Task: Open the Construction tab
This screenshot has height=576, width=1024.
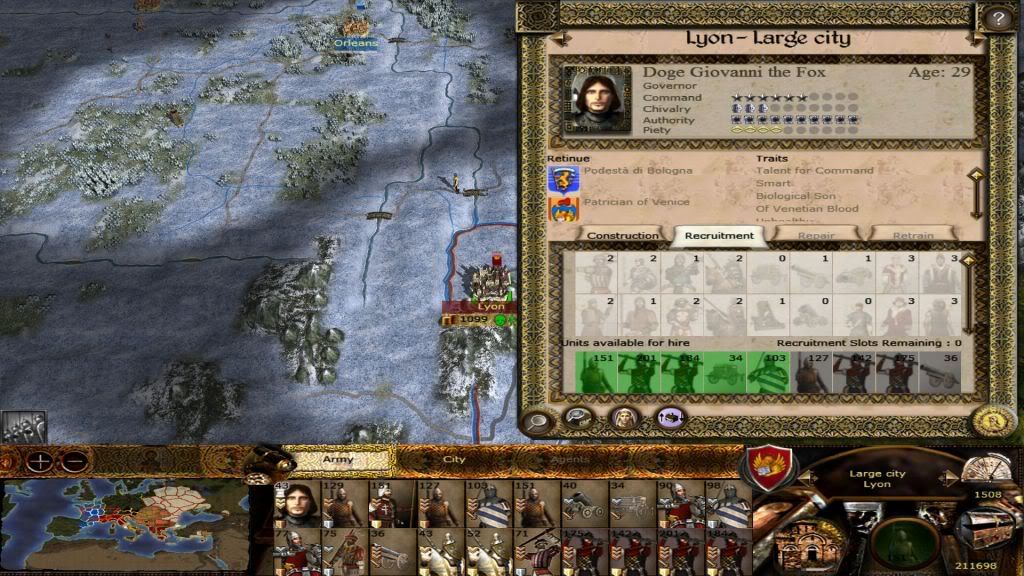Action: coord(622,236)
